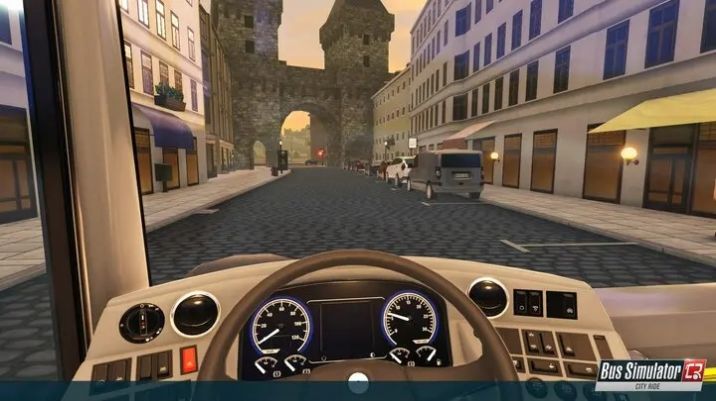Screen dimensions: 716x401
Task: Click the white circle on the bottom bar
Action: (x=358, y=381)
